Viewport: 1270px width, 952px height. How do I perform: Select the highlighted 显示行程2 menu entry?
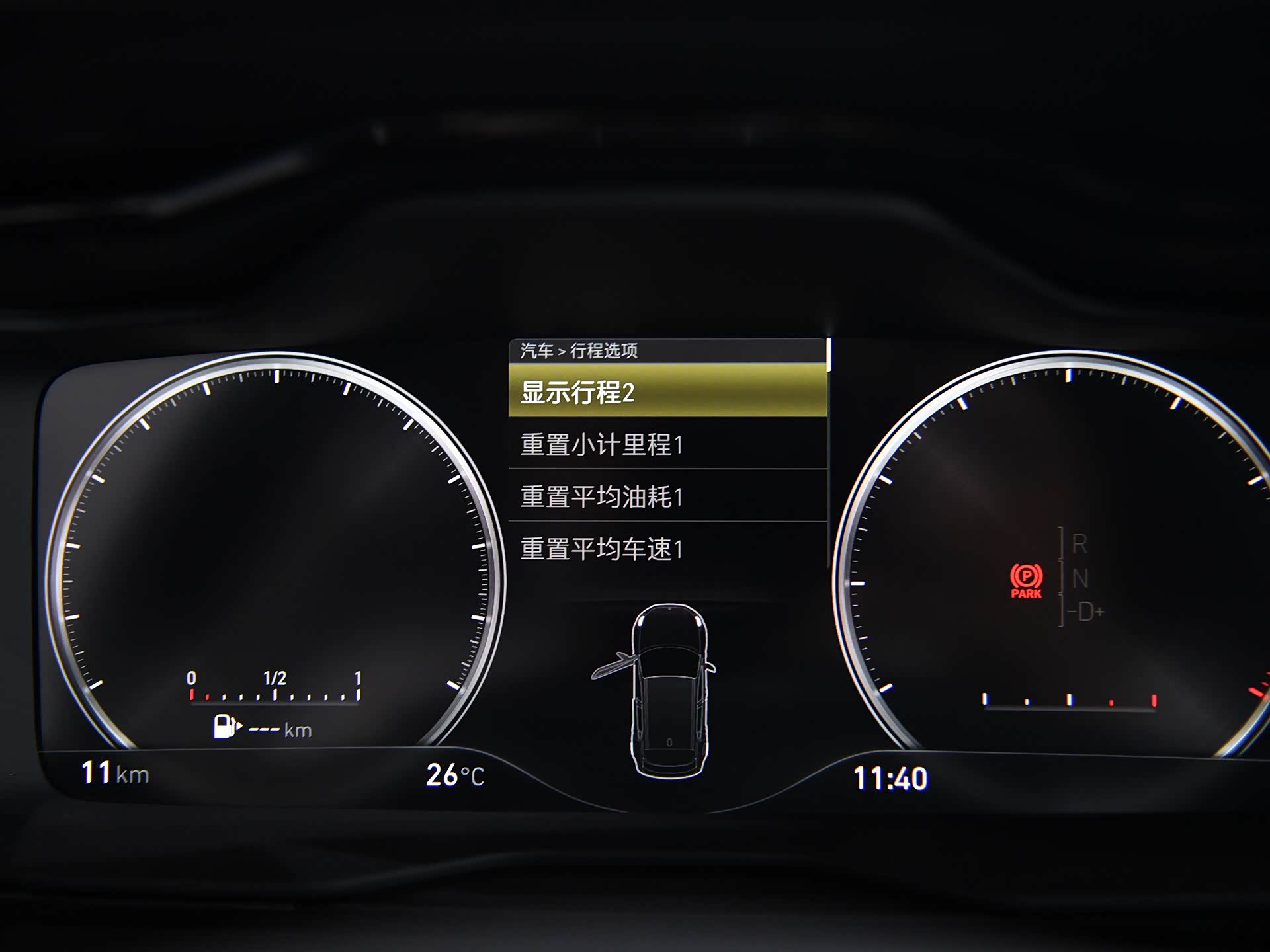667,391
